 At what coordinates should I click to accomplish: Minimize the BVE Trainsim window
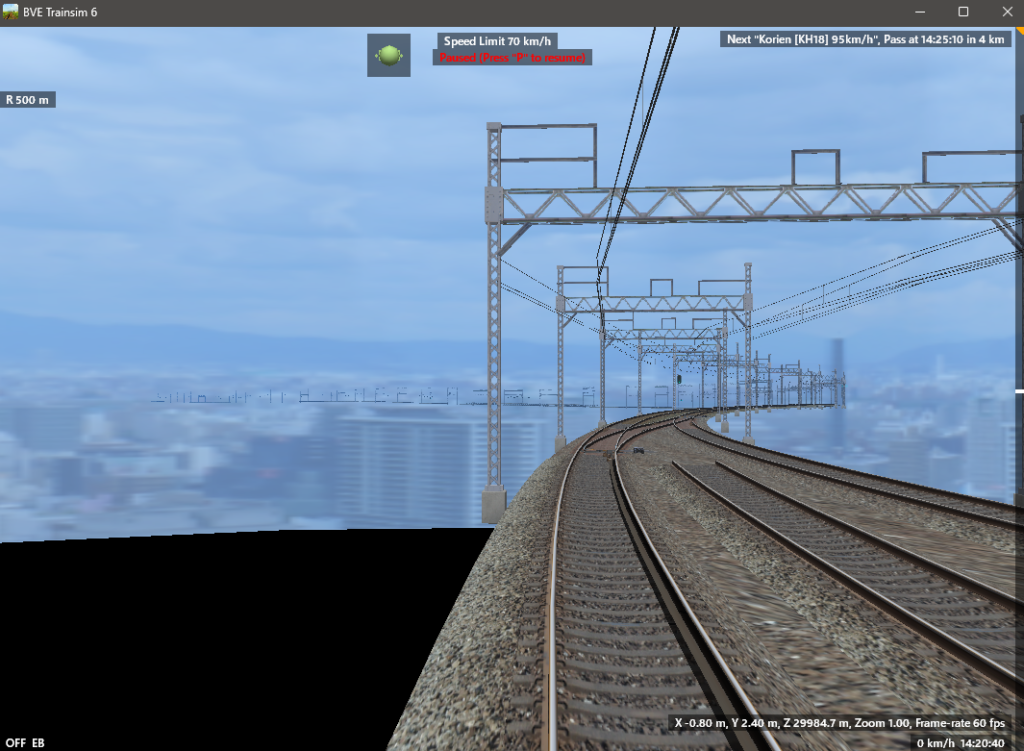pos(917,12)
